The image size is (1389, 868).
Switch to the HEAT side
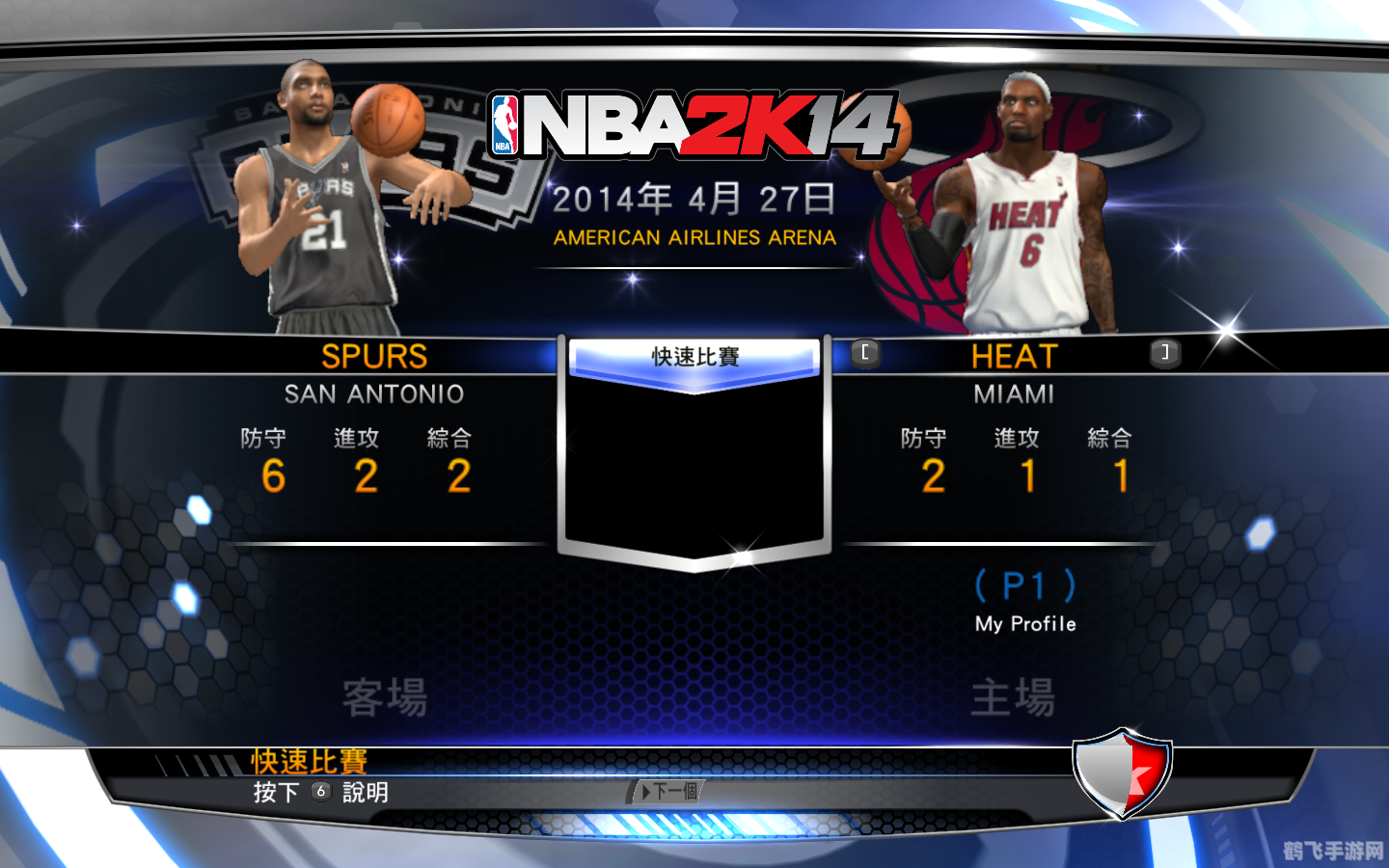pos(1015,357)
